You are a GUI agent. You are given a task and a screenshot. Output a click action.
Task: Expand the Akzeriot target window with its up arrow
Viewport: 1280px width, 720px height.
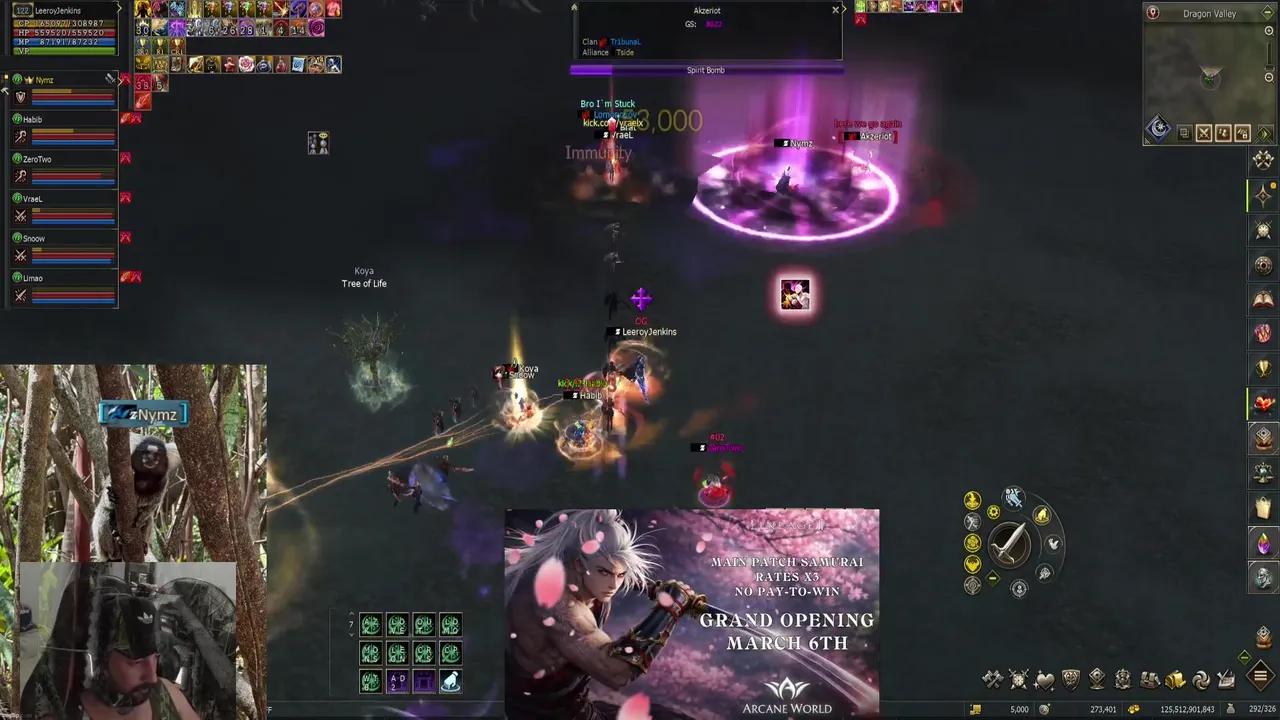[574, 7]
